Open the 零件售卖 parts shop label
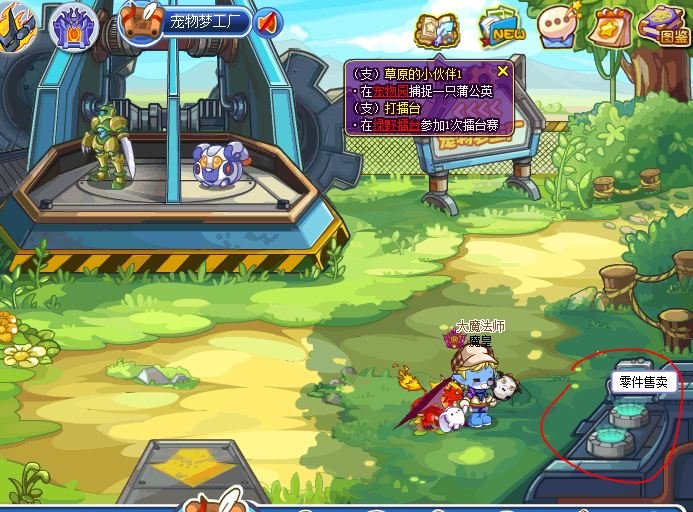 643,382
